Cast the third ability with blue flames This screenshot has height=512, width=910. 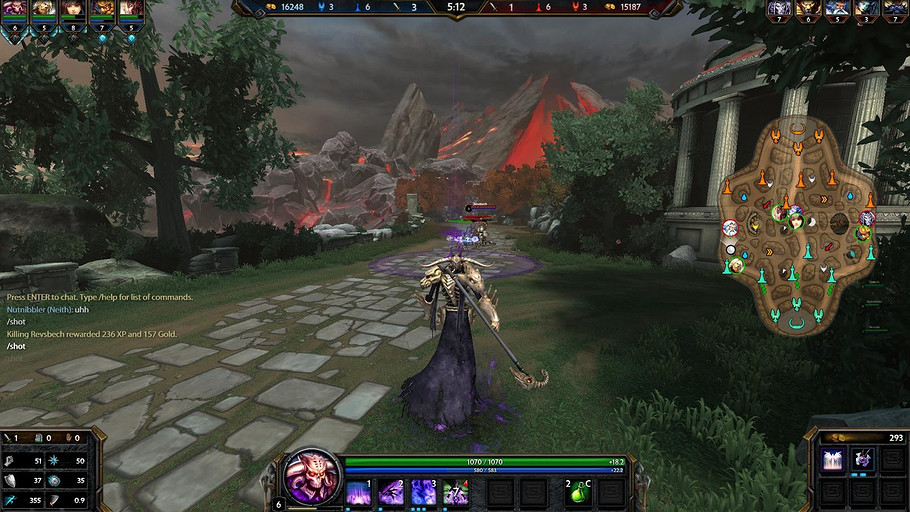tap(424, 492)
